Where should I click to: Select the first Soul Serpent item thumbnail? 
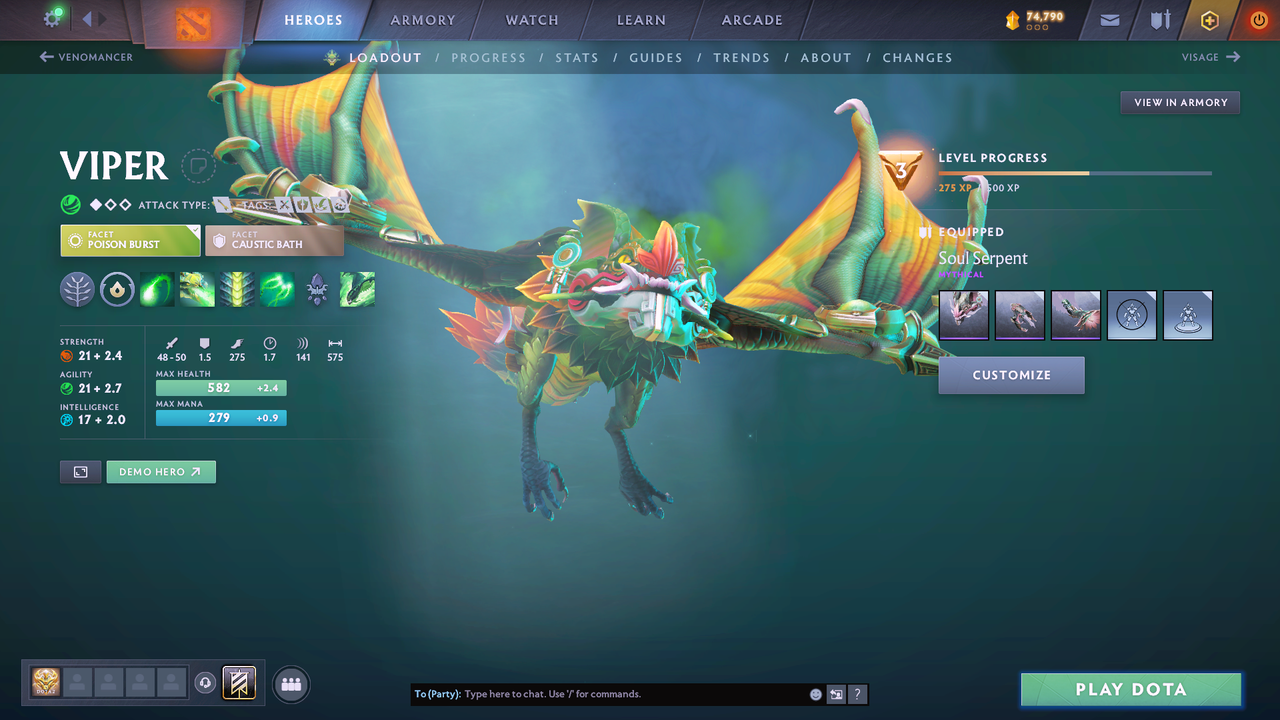tap(963, 314)
